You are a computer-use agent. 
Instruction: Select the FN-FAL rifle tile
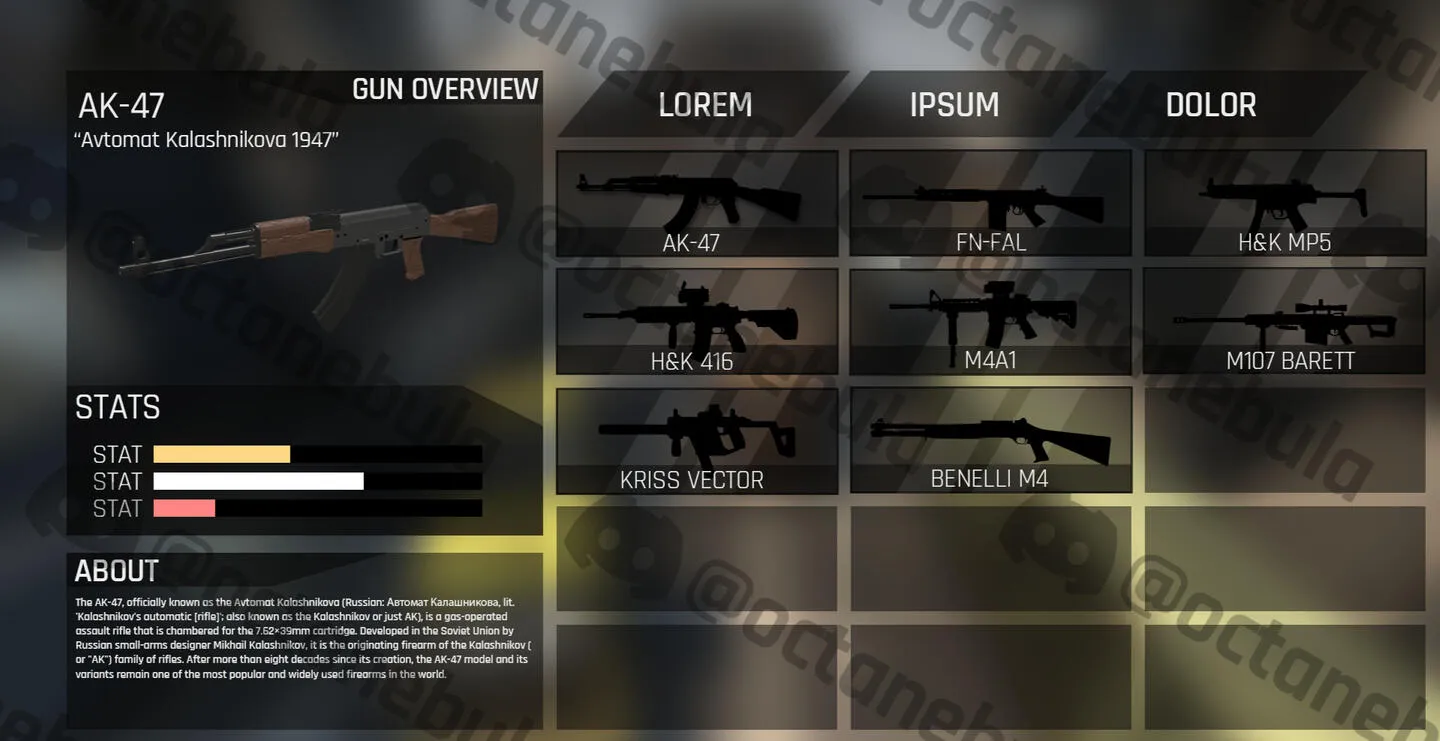(x=990, y=203)
